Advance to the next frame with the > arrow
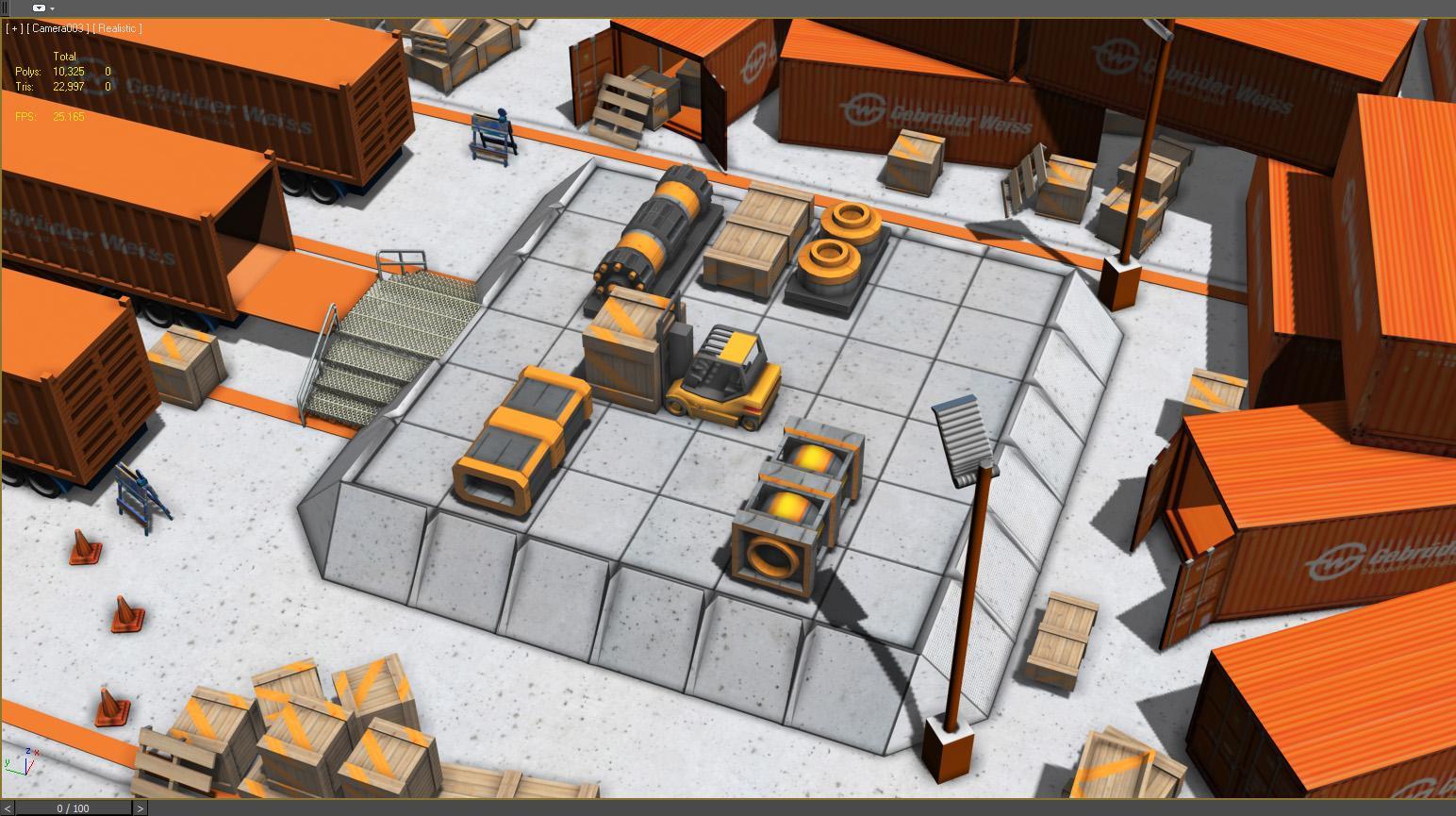Viewport: 1456px width, 816px height. tap(140, 808)
